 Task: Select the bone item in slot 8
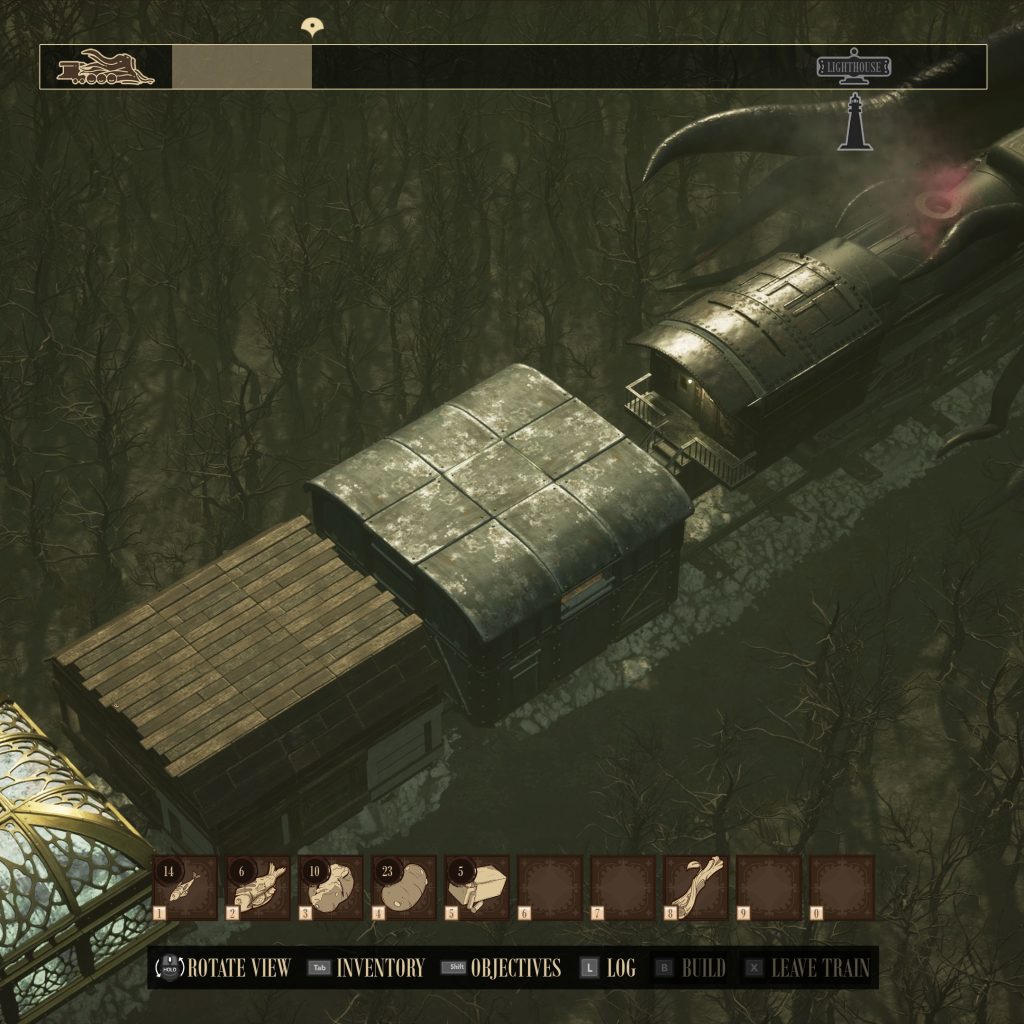click(x=696, y=887)
